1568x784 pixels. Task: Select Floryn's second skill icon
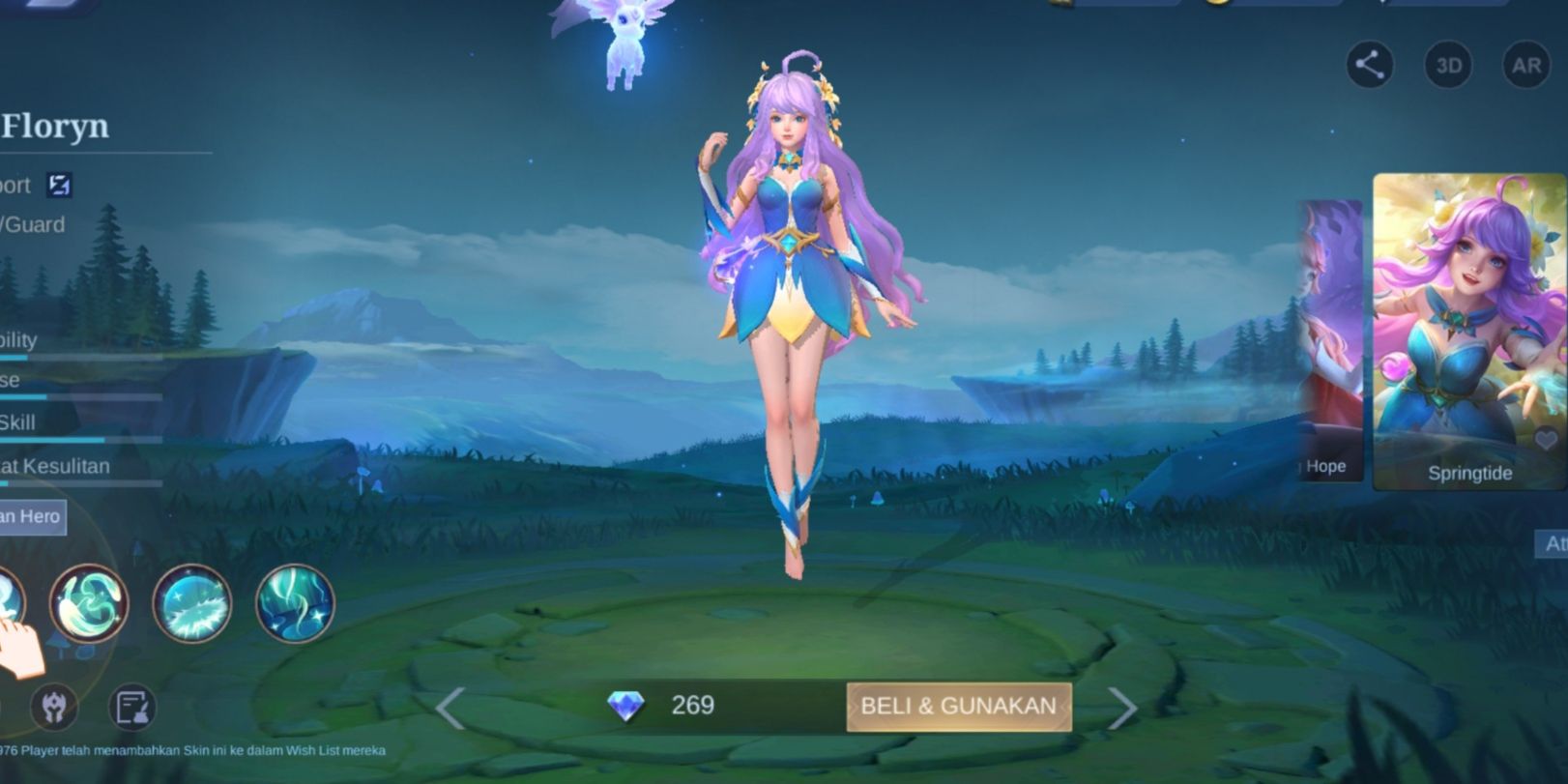click(x=190, y=603)
